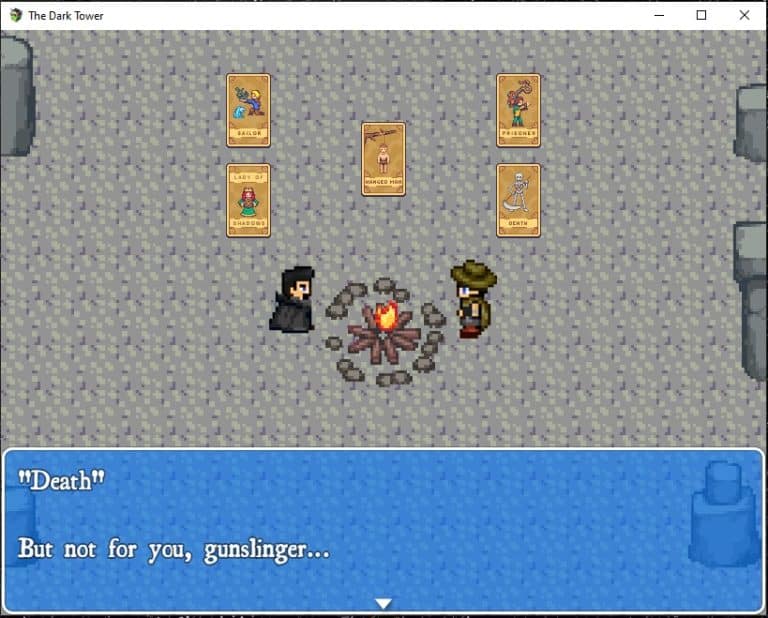Close the Dark Tower window
The width and height of the screenshot is (768, 618).
tap(744, 15)
